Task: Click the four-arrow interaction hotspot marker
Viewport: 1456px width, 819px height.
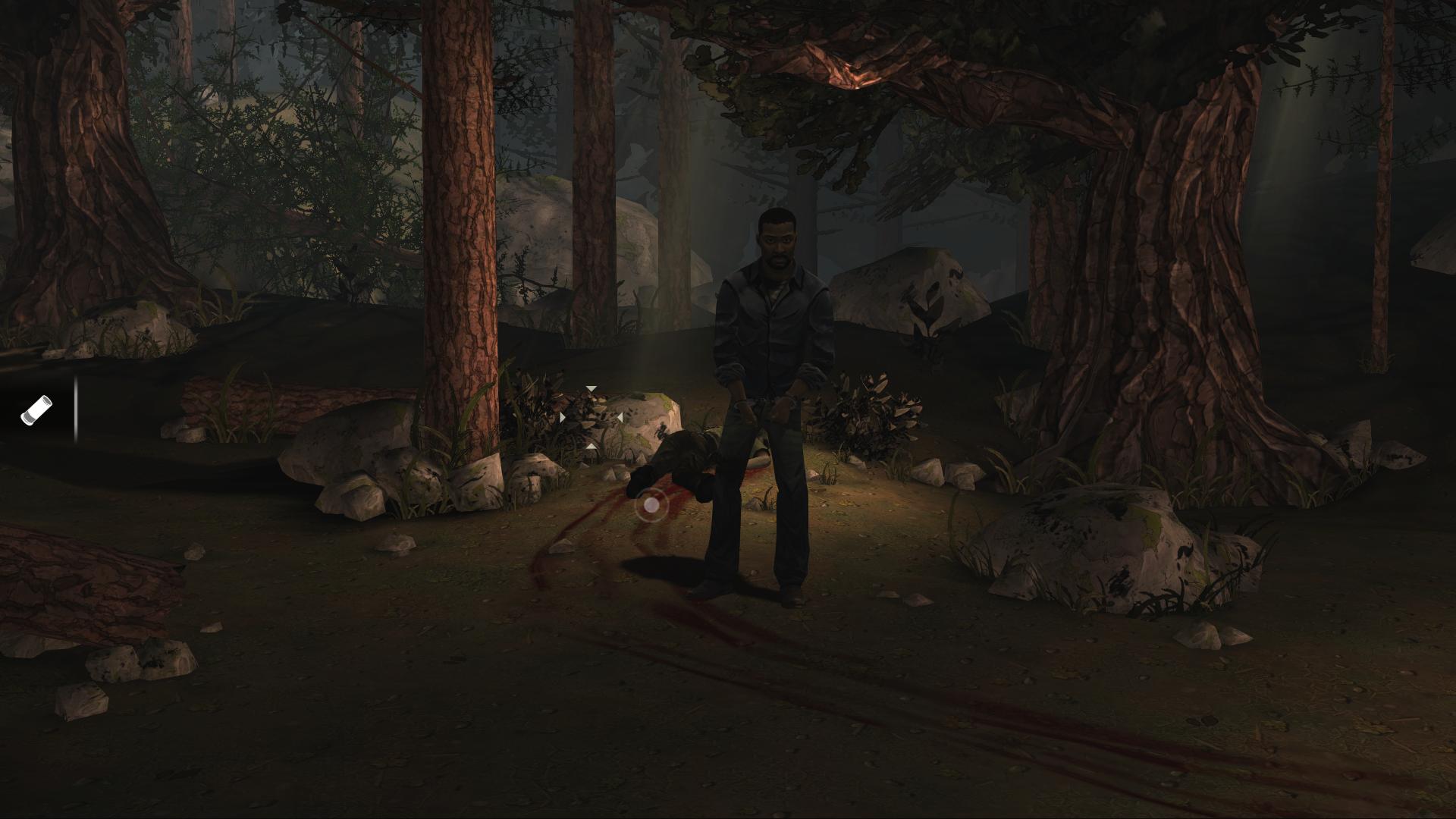Action: (x=591, y=417)
